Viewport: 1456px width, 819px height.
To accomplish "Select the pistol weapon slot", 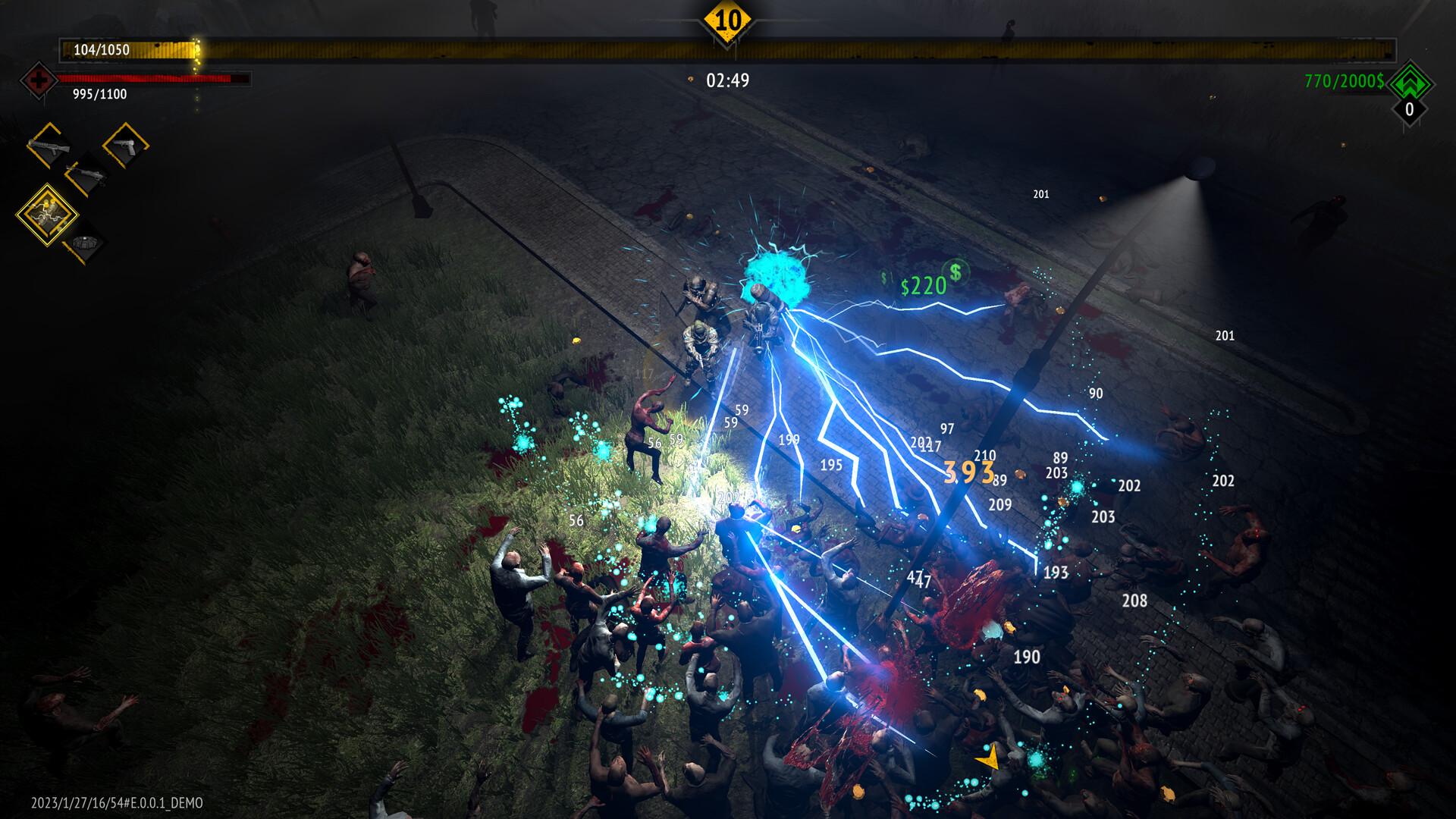I will coord(125,145).
